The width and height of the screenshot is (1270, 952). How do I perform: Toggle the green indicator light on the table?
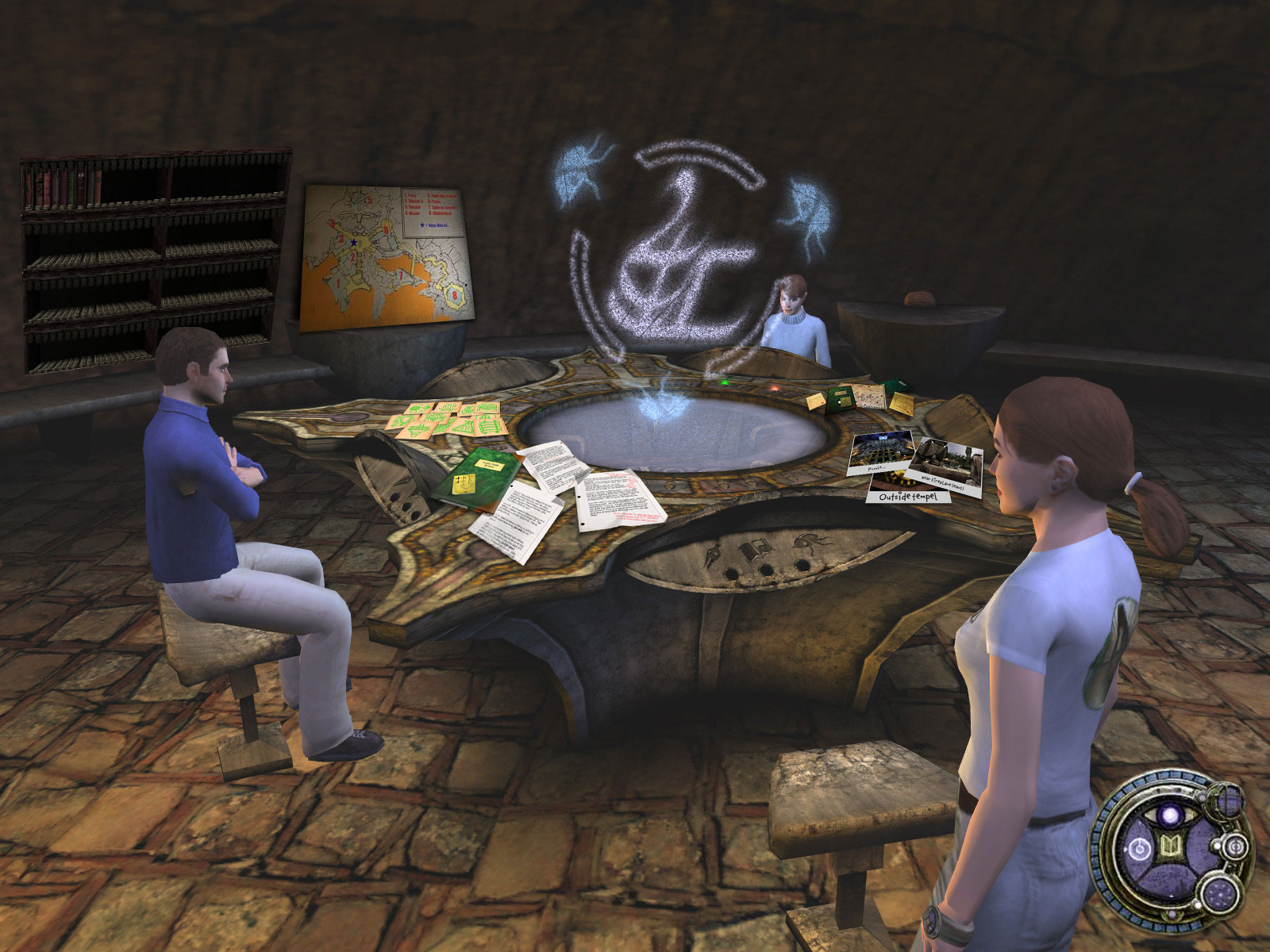point(724,383)
